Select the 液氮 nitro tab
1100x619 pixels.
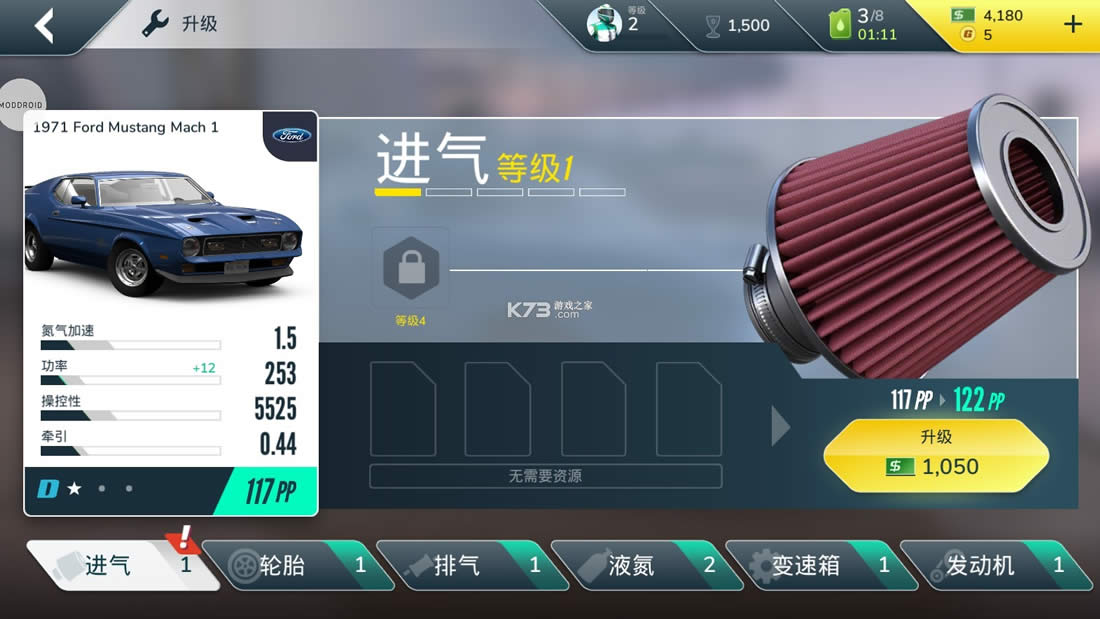coord(638,566)
